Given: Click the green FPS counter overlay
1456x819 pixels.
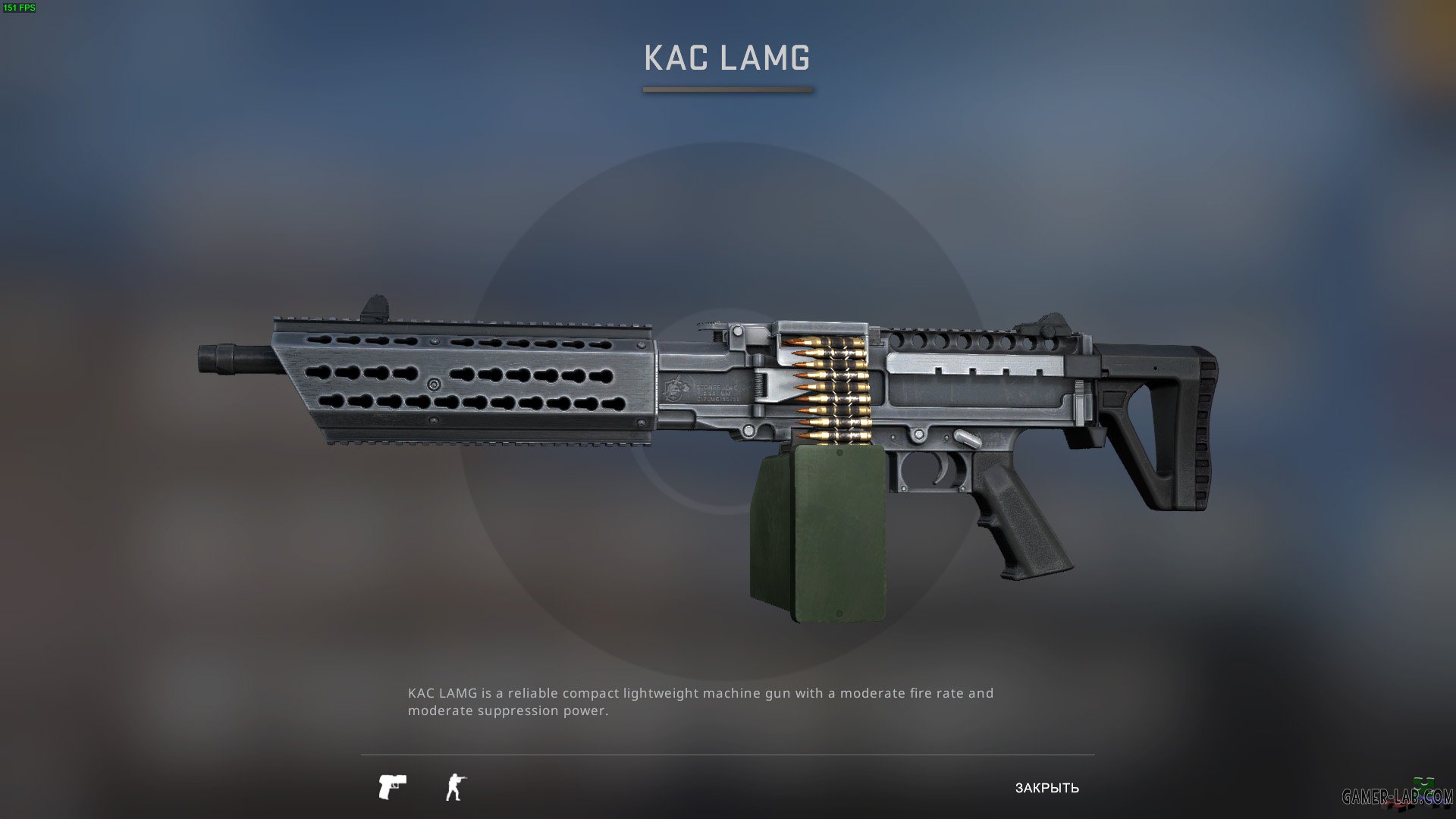Looking at the screenshot, I should point(20,8).
